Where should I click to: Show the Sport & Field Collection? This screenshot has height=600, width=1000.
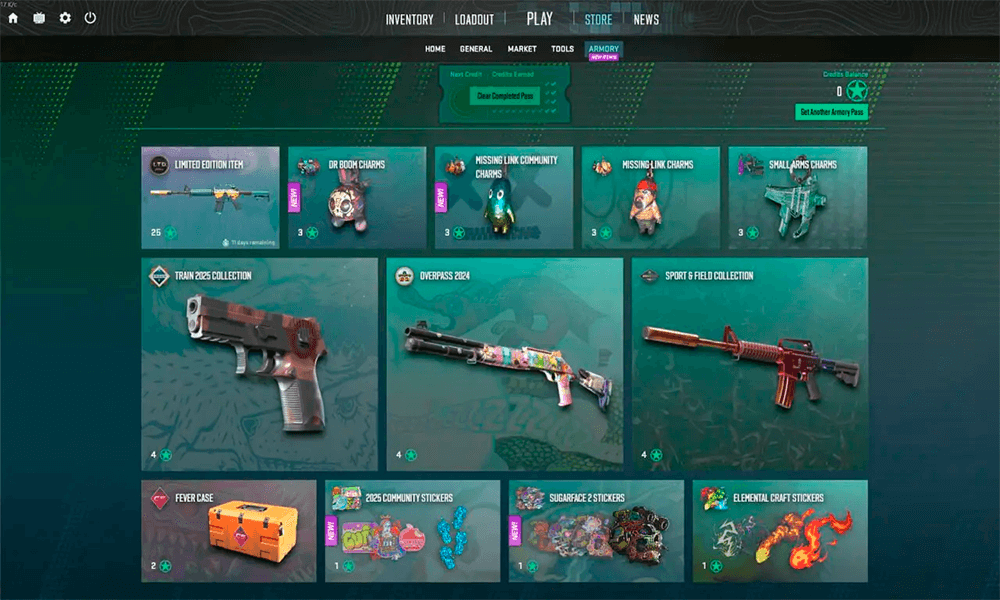(750, 364)
